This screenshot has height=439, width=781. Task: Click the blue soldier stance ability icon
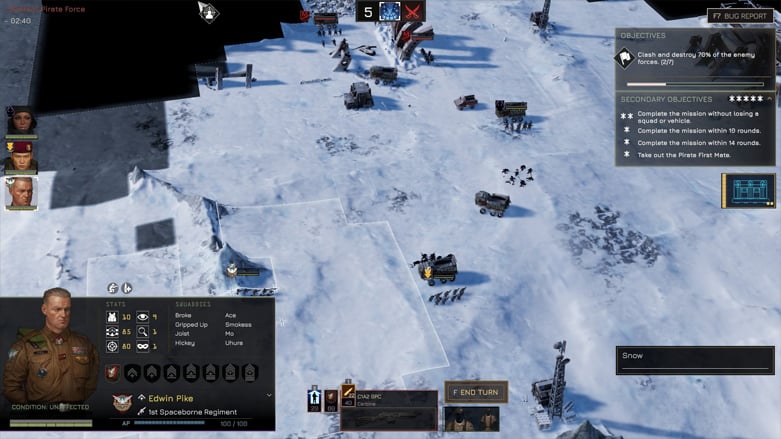tap(313, 399)
